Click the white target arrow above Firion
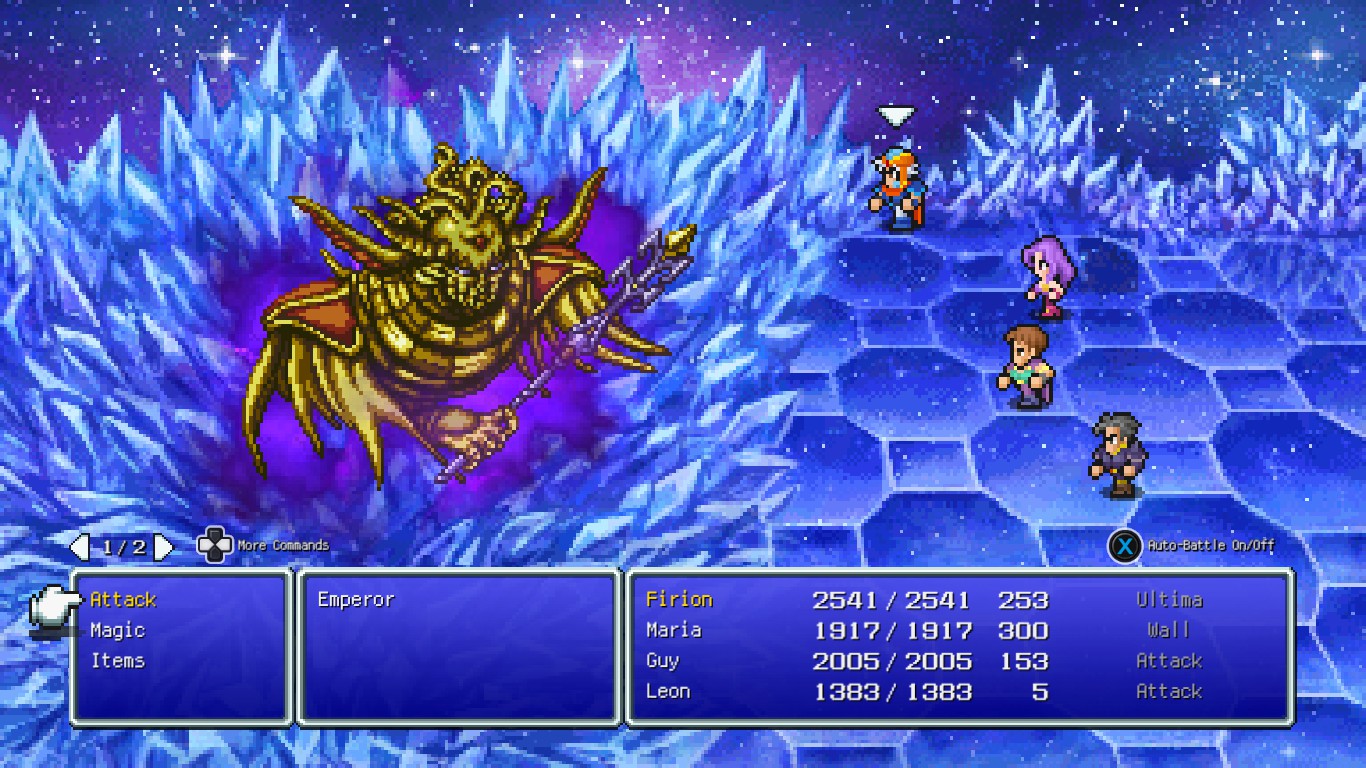The image size is (1366, 768). pyautogui.click(x=893, y=115)
